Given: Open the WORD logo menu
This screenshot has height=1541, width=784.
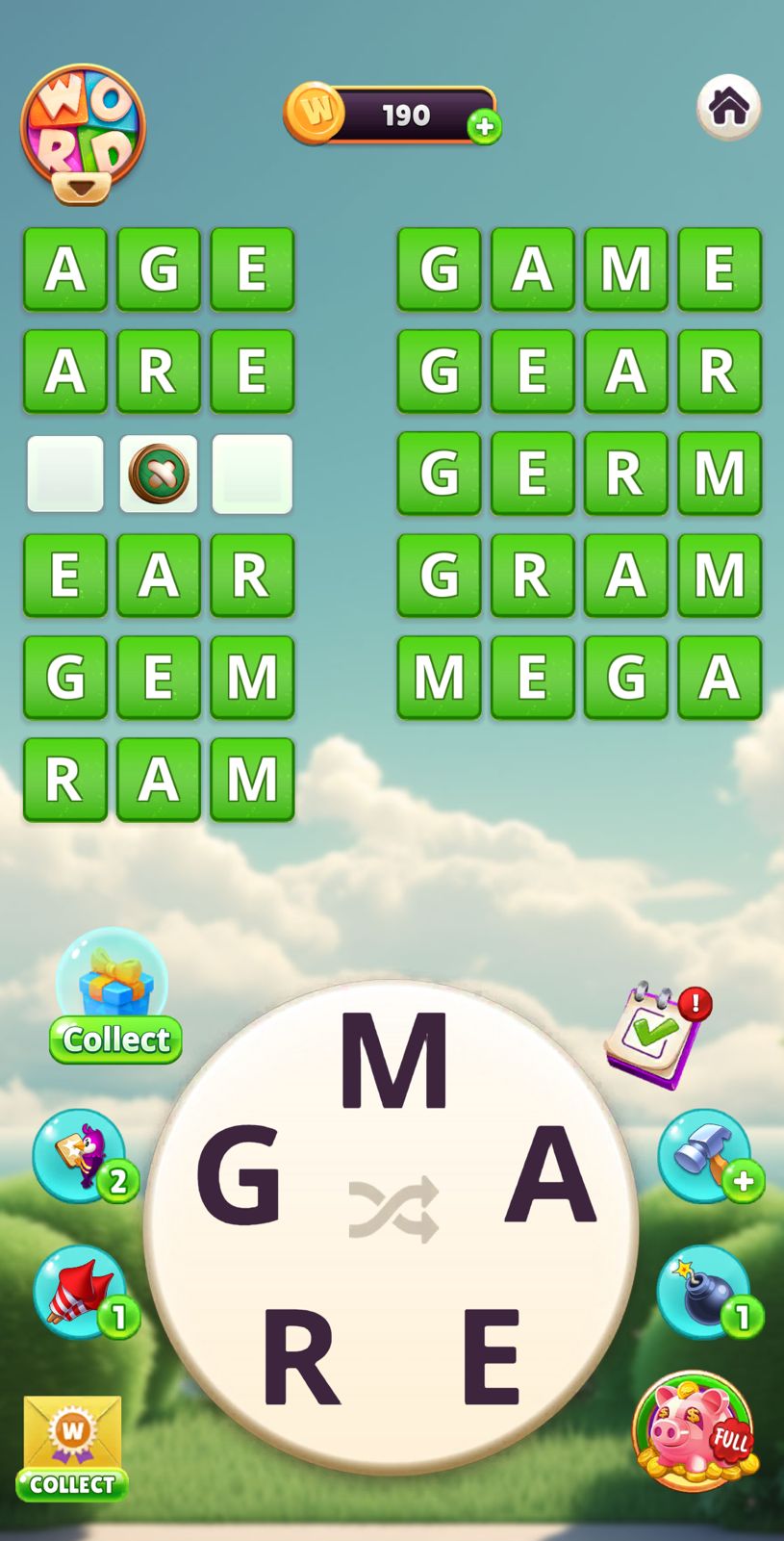Looking at the screenshot, I should [x=83, y=133].
